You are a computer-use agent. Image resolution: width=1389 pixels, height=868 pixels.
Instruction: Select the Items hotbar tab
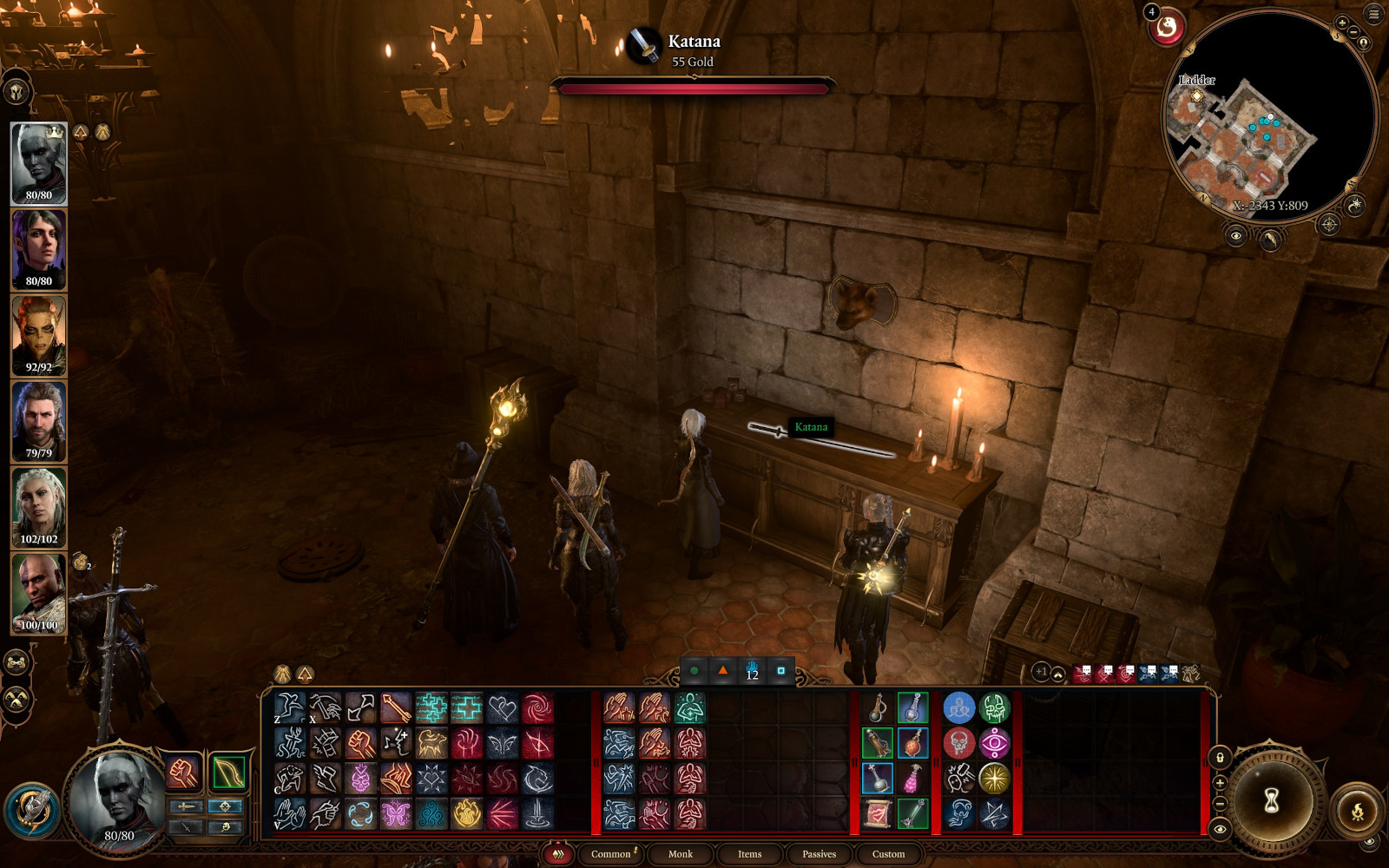pyautogui.click(x=749, y=854)
